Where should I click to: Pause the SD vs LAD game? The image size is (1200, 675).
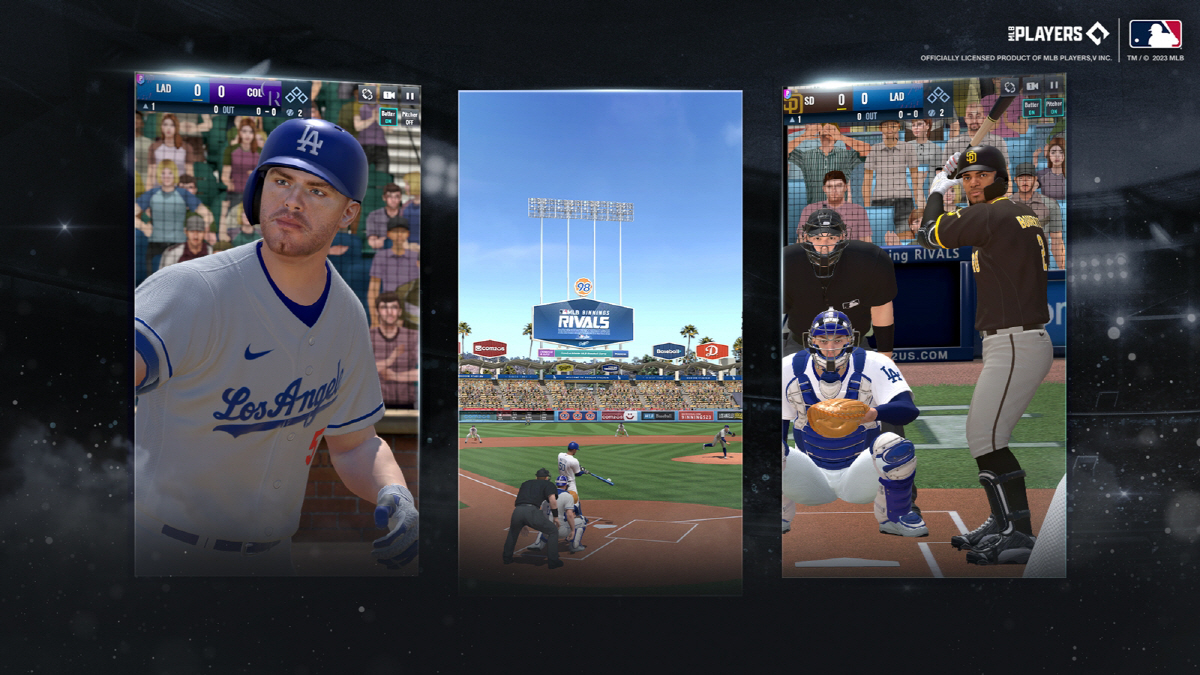(1053, 87)
